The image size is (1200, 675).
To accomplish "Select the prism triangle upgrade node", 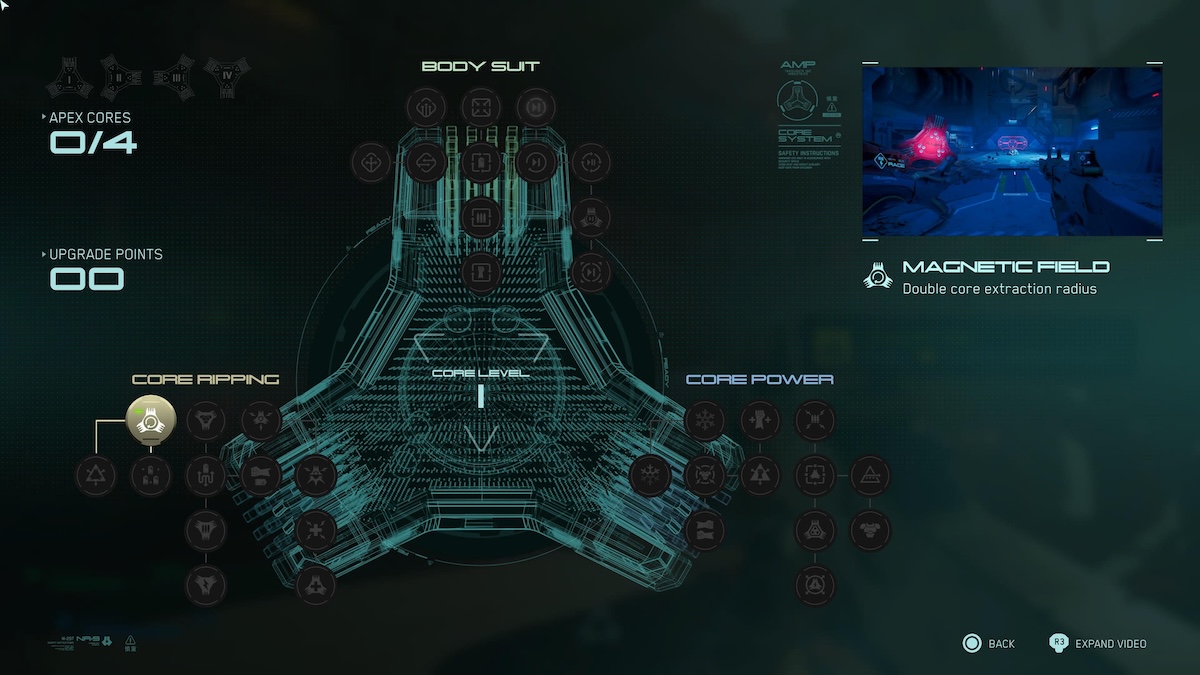I will pos(869,475).
